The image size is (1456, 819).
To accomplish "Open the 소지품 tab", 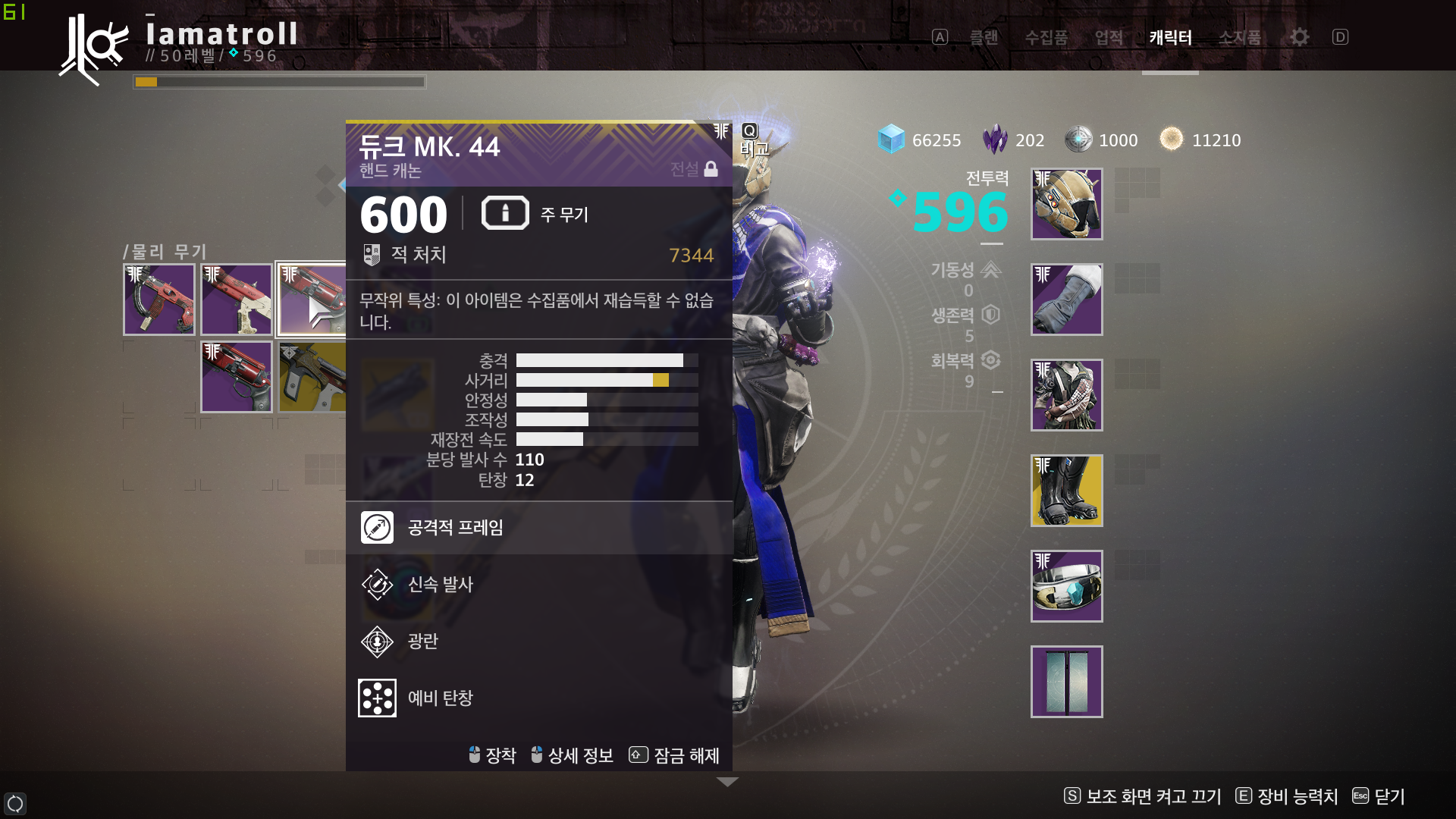I will pos(1239,37).
